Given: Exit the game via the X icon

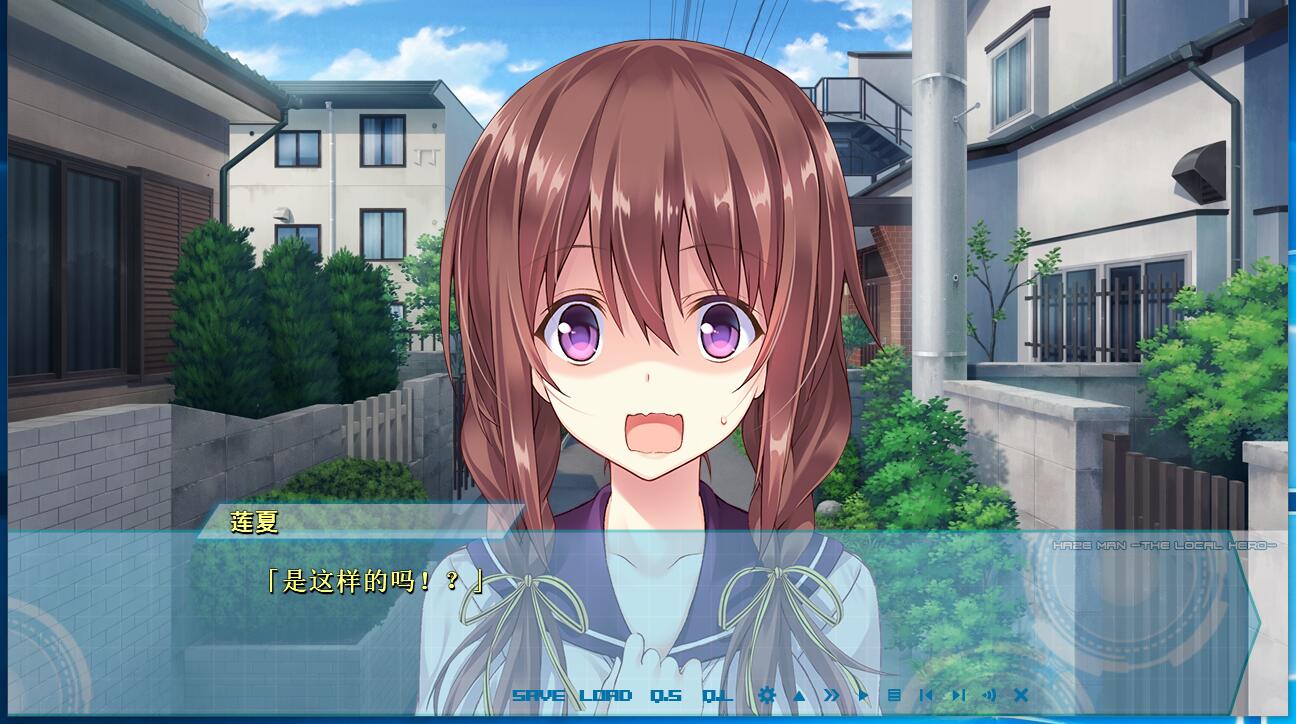Looking at the screenshot, I should tap(1021, 695).
